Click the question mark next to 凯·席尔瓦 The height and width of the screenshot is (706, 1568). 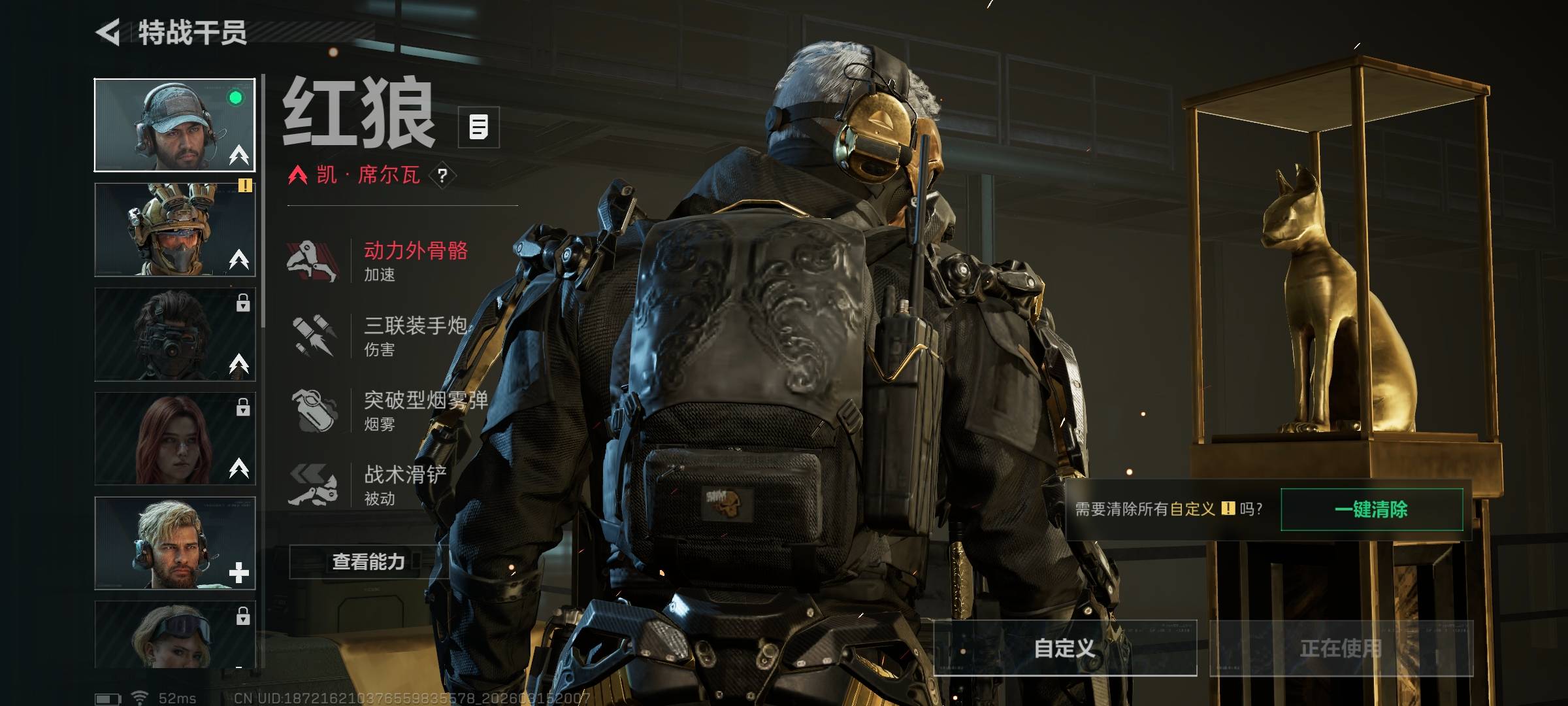click(x=442, y=175)
